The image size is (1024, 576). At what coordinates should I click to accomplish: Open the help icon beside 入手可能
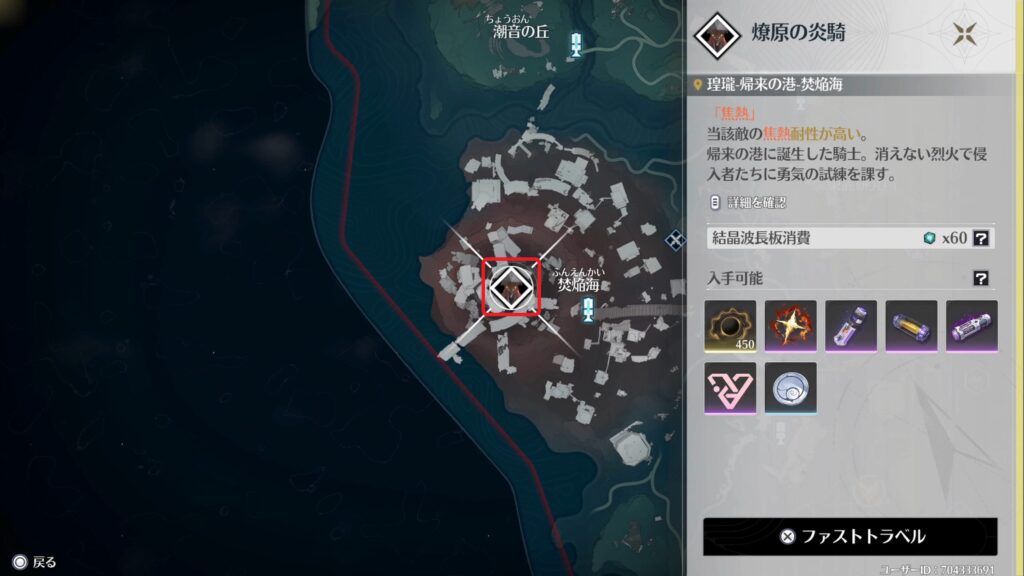tap(982, 279)
